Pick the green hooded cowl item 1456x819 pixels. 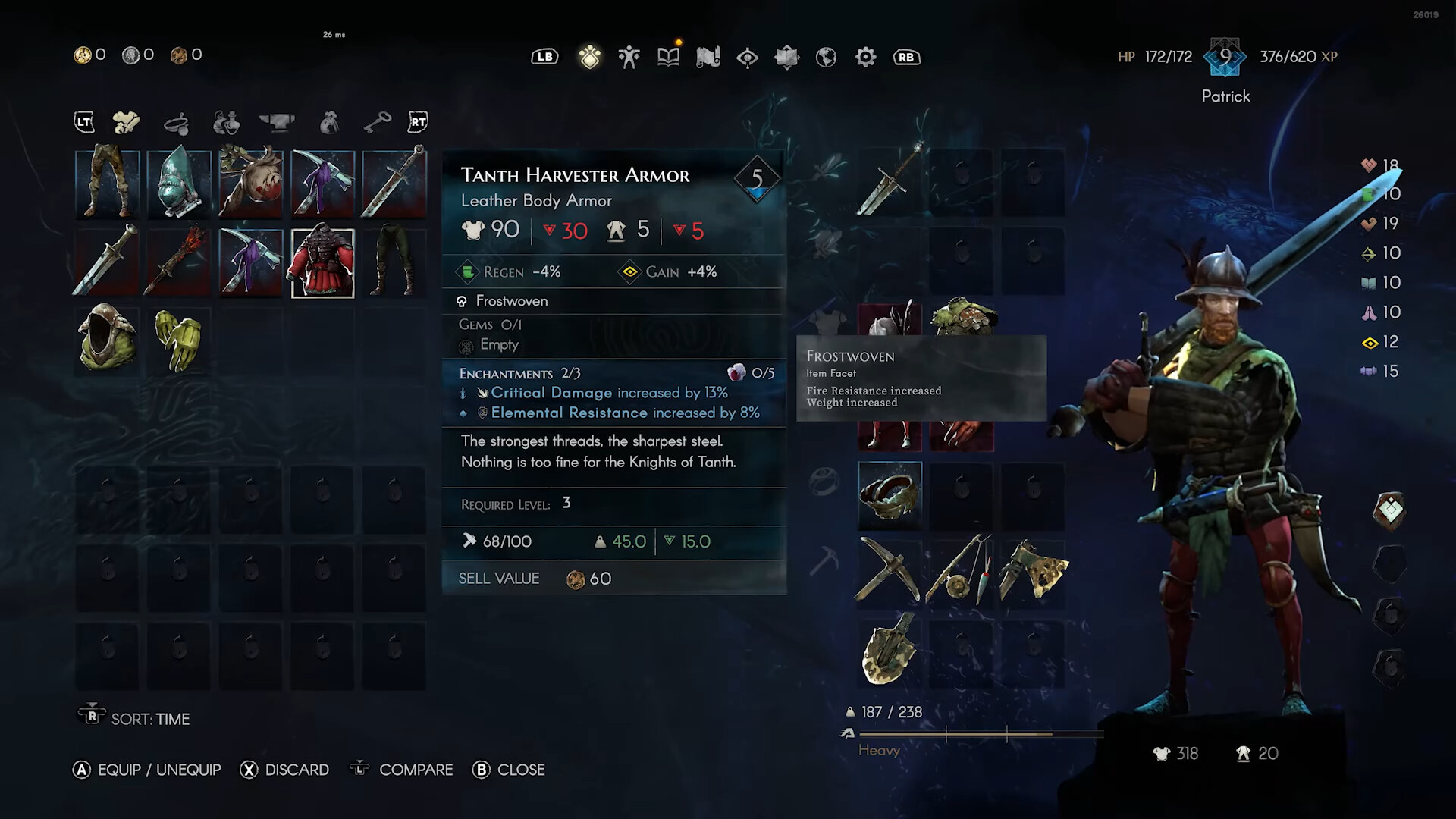point(108,339)
